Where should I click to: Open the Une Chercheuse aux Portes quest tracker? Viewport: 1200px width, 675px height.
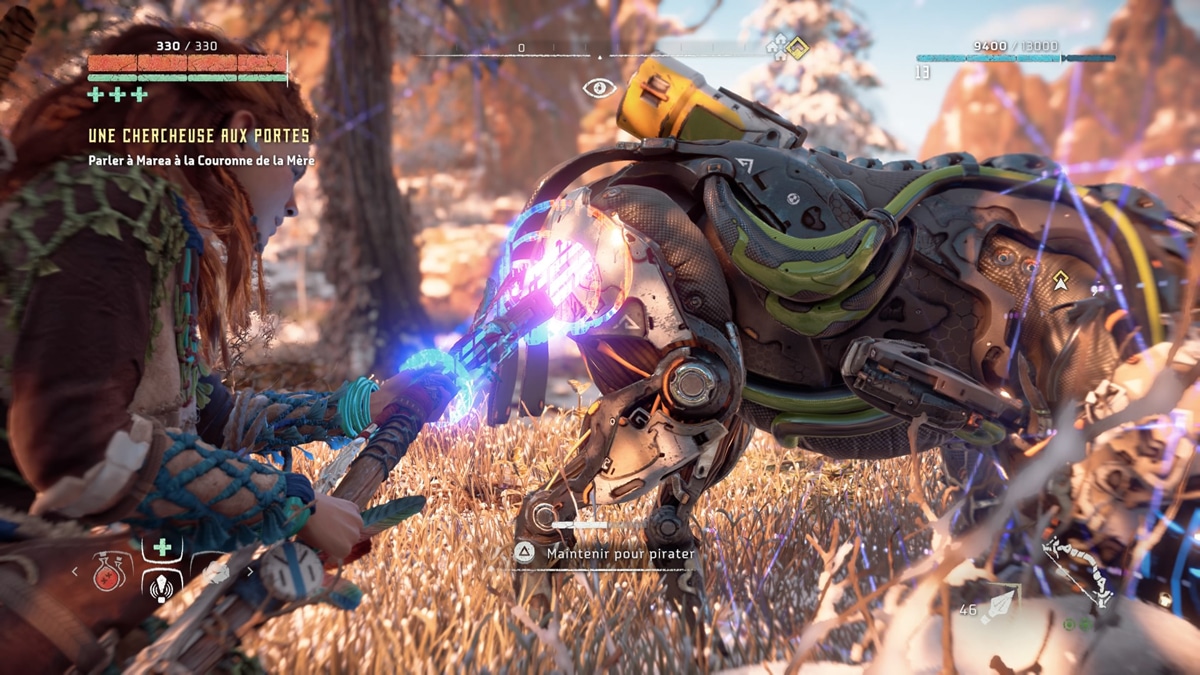[x=199, y=135]
